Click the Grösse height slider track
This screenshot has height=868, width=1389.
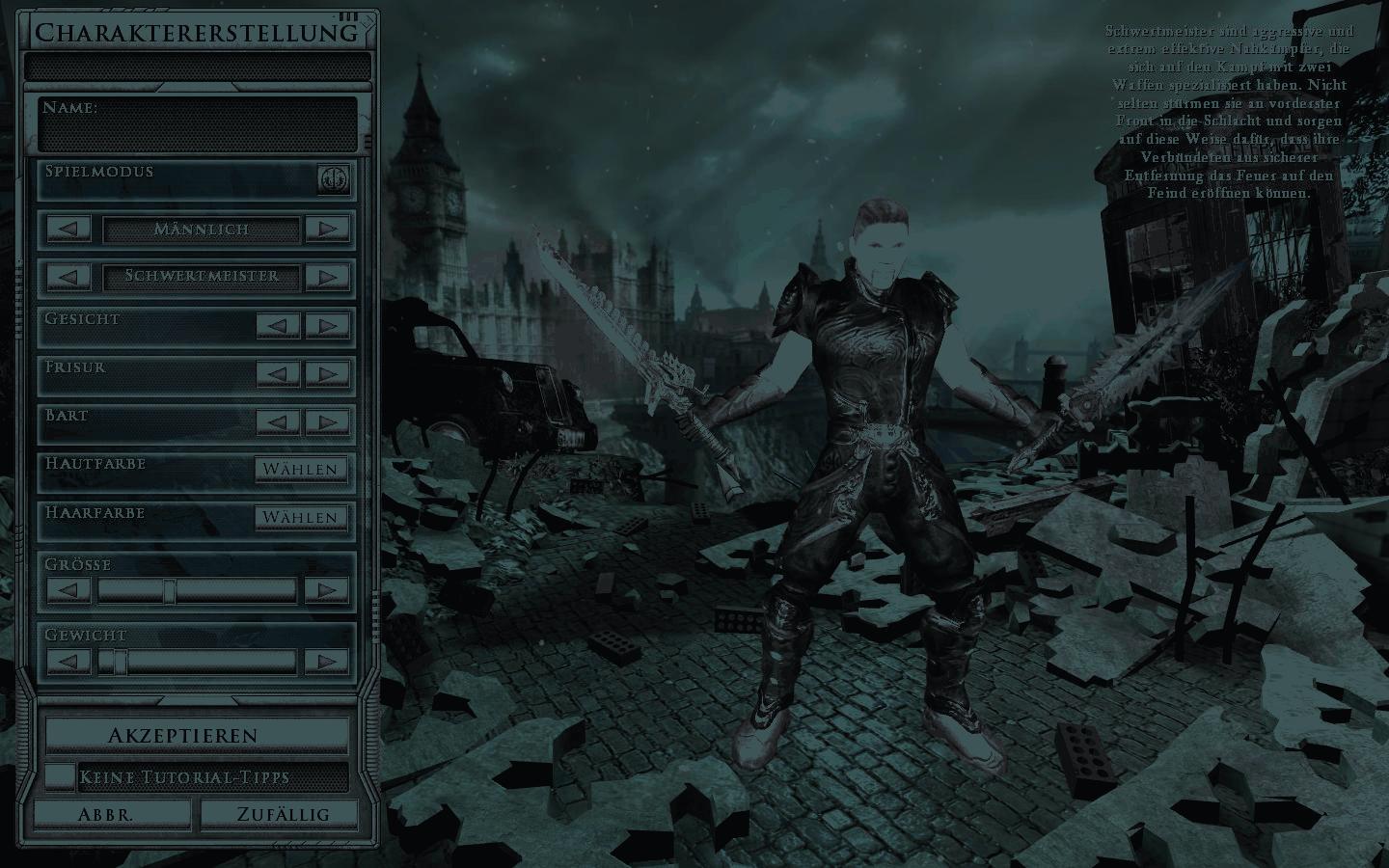click(198, 590)
